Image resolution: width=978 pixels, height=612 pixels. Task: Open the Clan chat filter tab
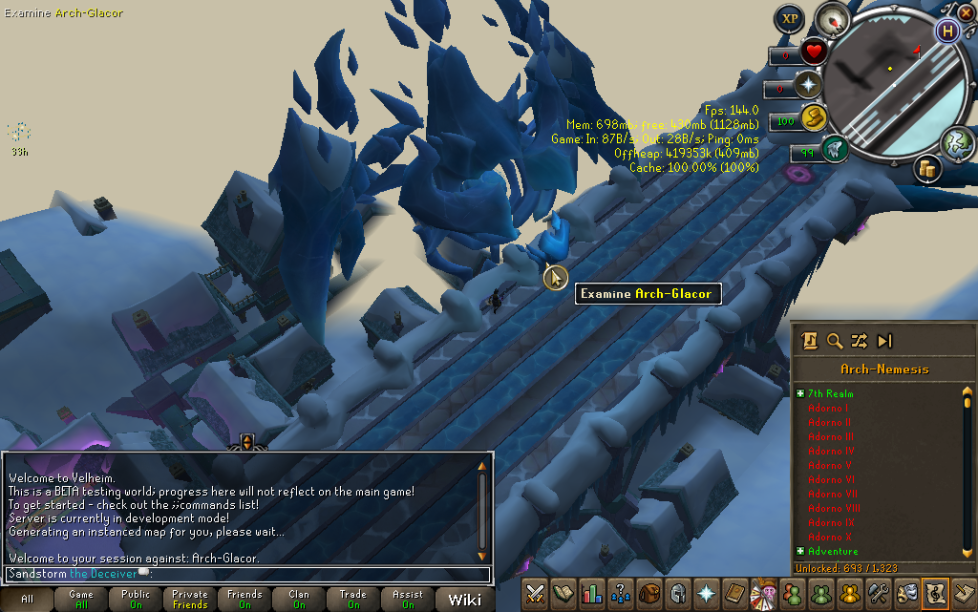point(299,599)
